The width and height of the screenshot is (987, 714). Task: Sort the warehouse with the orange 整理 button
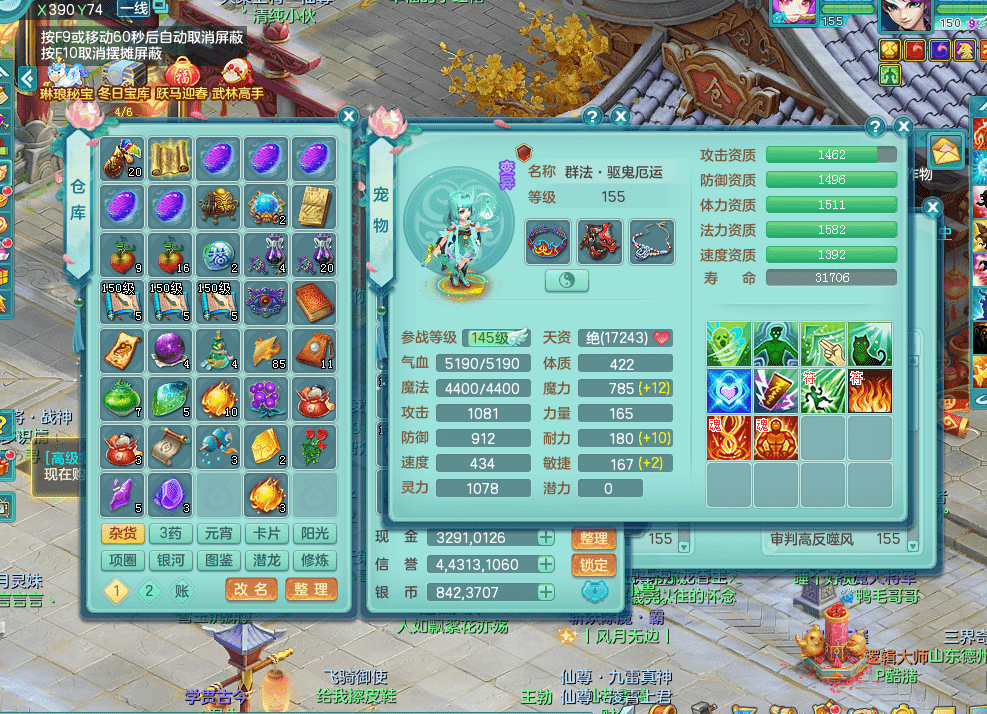point(310,589)
